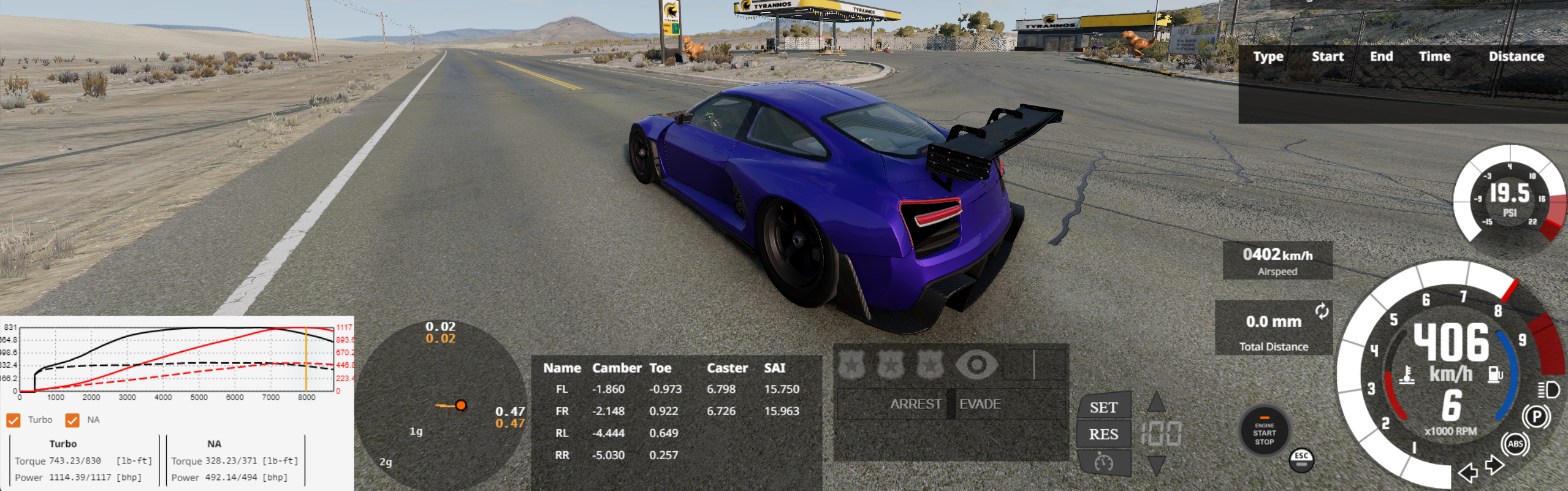This screenshot has width=1568, height=491.
Task: Toggle the cruise control speedometer icon button
Action: [1103, 462]
